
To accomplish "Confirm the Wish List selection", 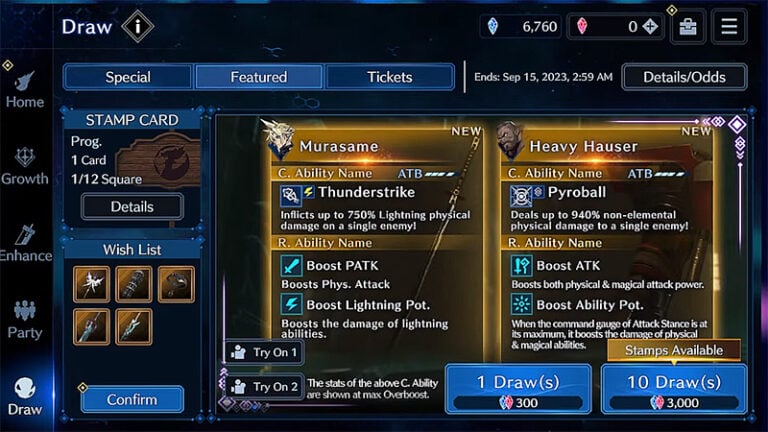I will (x=132, y=399).
